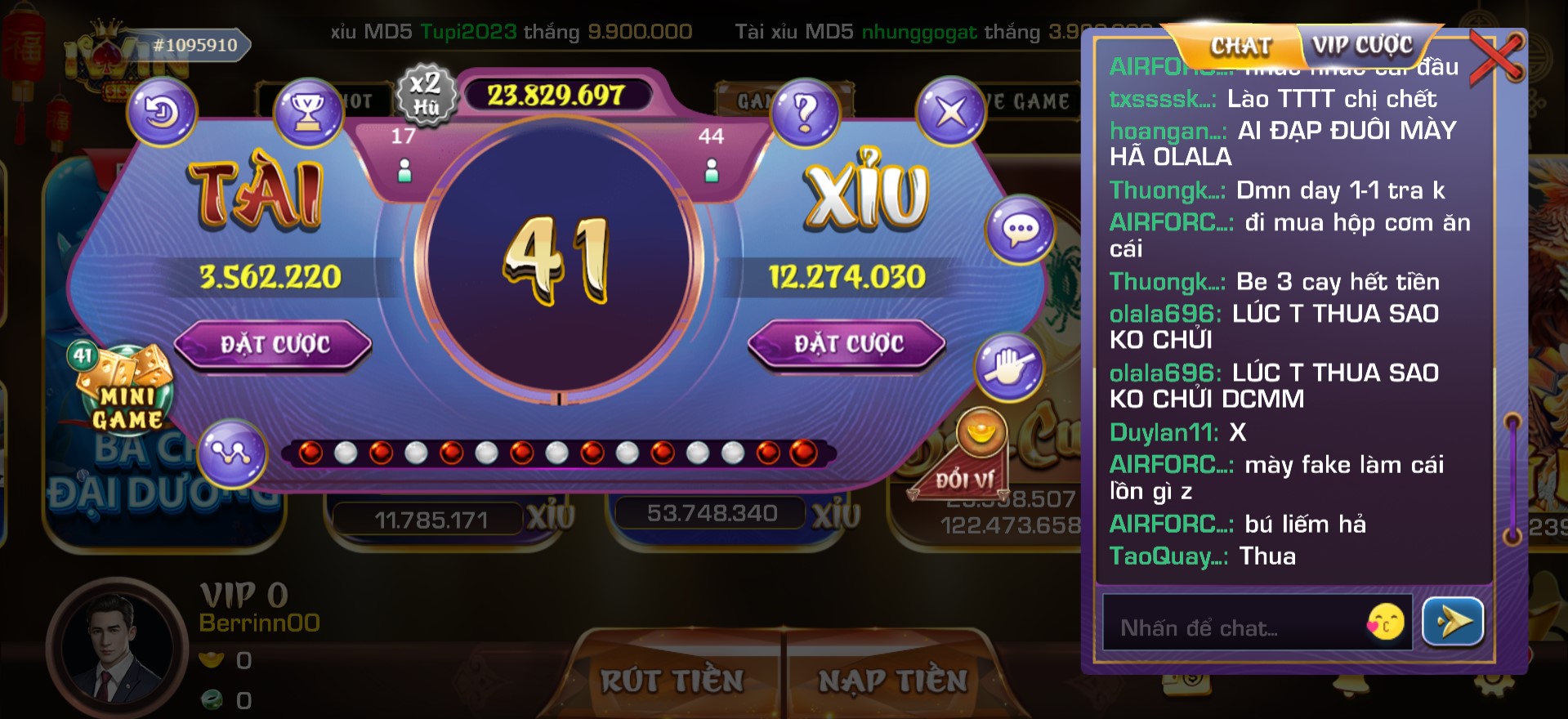Focus the chat message input field
Viewport: 1568px width, 719px height.
pos(1234,627)
